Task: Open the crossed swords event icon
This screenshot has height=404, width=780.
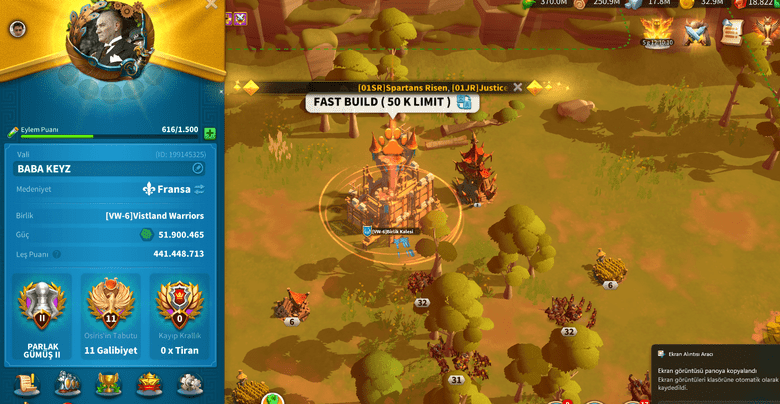Action: [697, 33]
